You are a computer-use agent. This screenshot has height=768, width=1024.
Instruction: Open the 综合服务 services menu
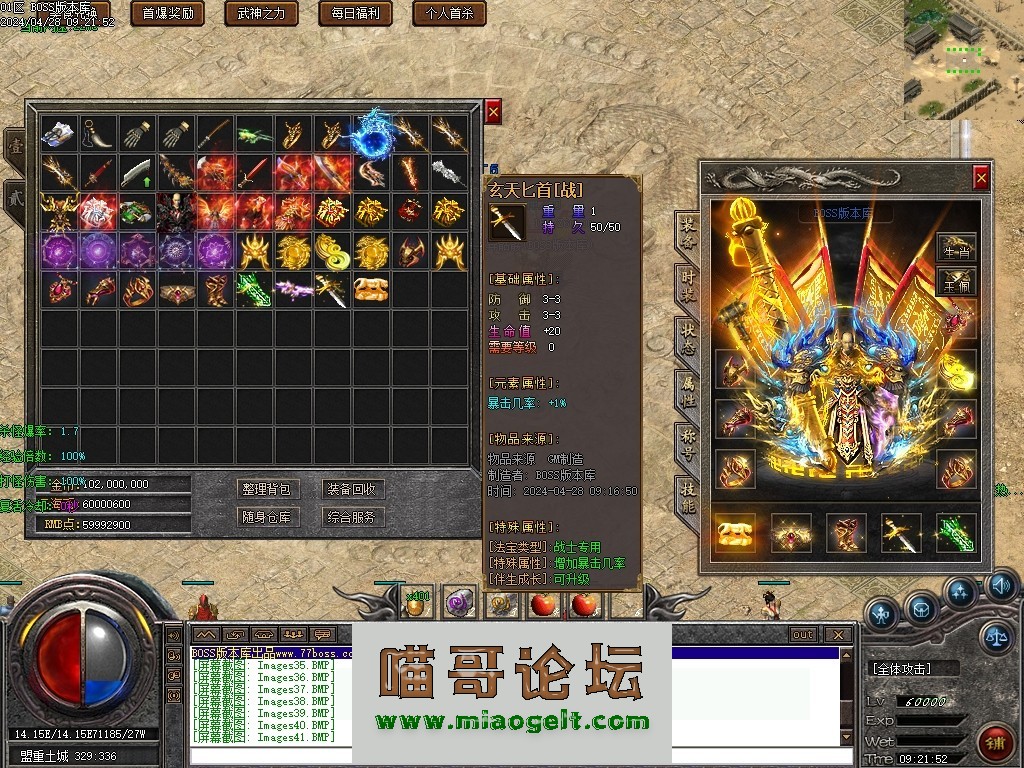(351, 517)
